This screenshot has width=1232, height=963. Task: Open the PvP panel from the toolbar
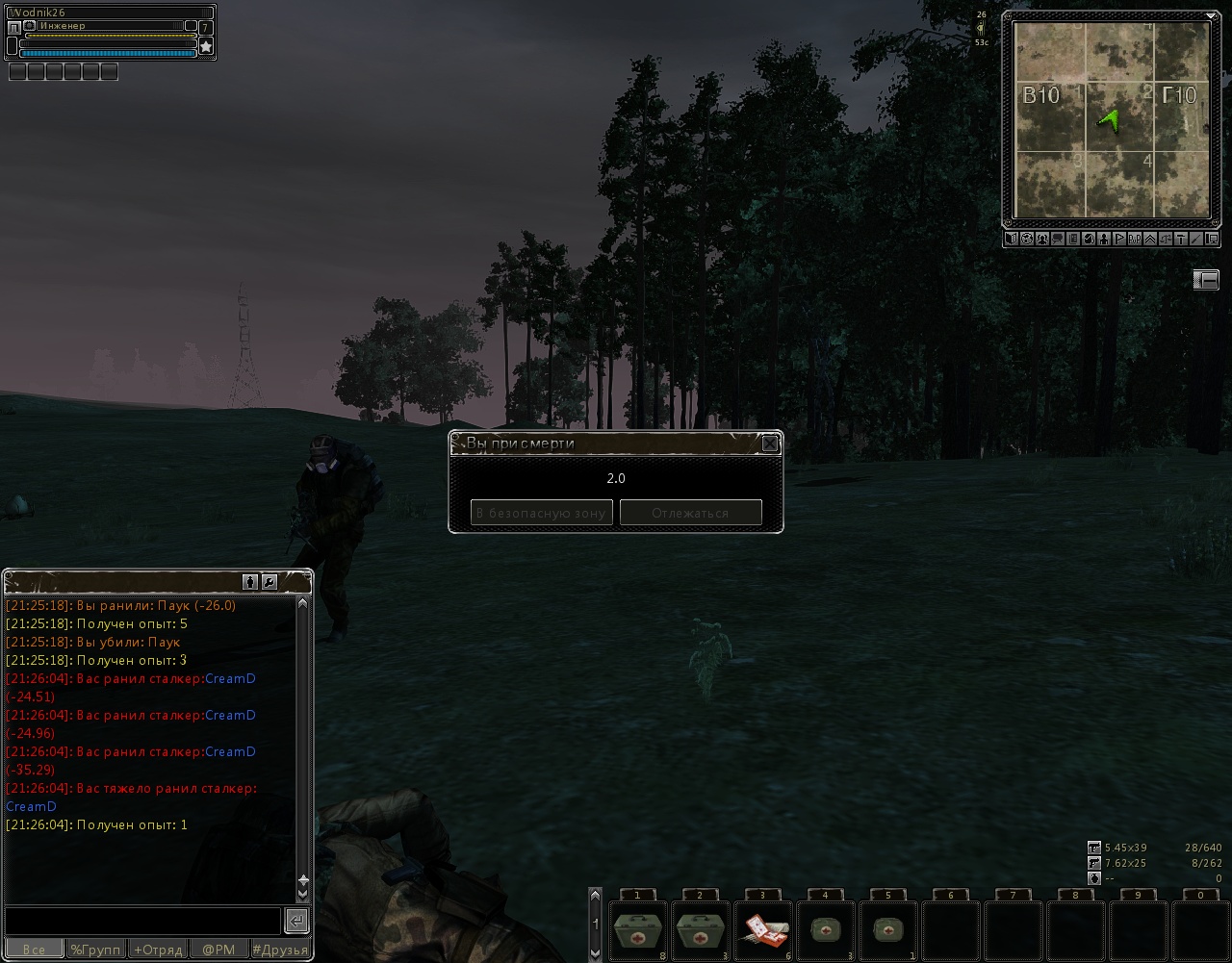pos(1135,239)
